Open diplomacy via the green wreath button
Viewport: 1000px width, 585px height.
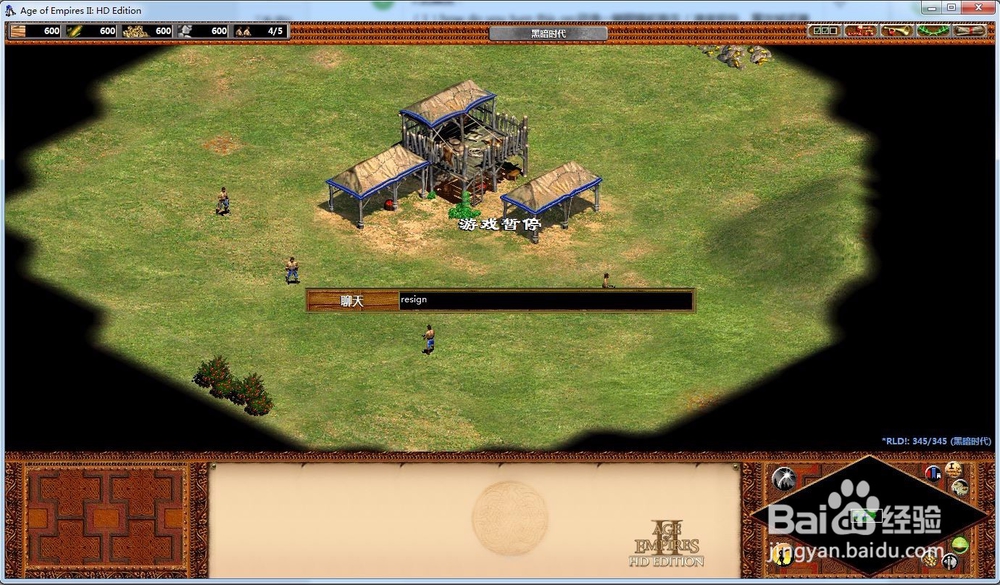[x=933, y=31]
